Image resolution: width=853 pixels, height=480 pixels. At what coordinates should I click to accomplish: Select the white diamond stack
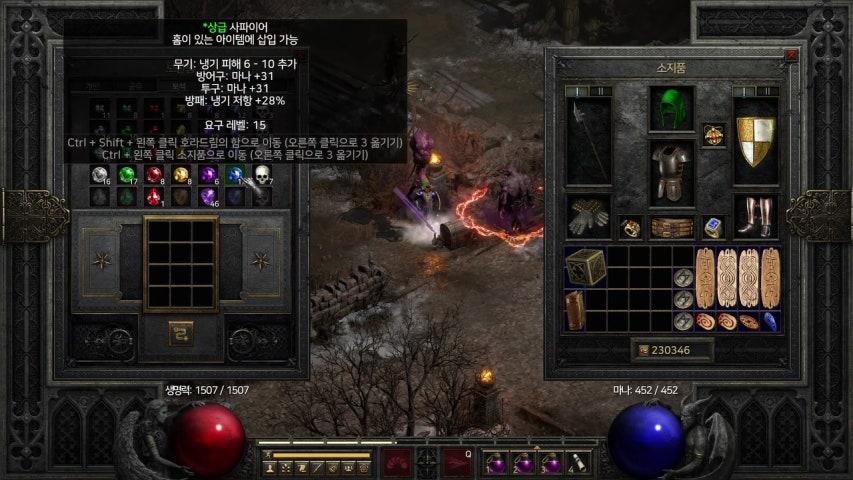point(99,175)
